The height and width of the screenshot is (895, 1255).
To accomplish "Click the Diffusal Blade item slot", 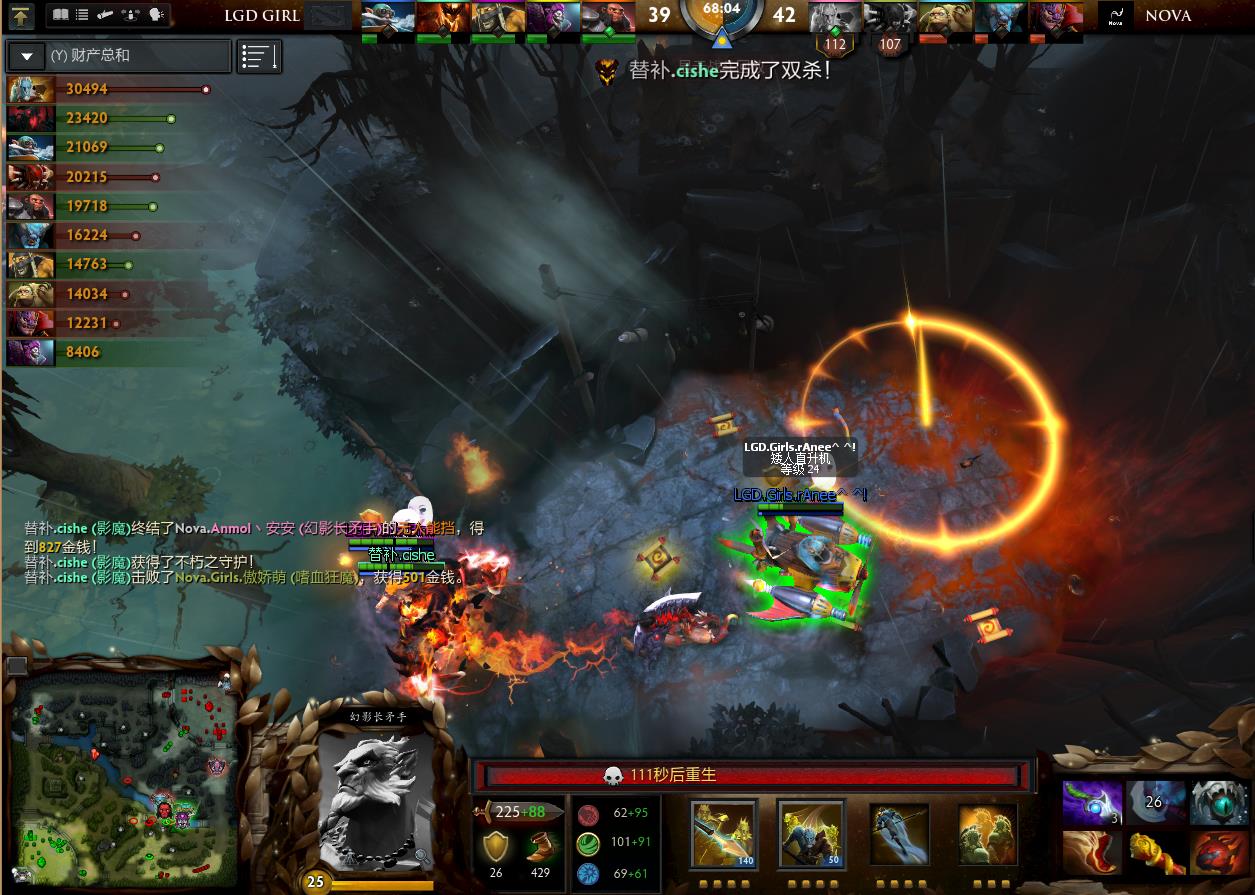I will tap(1091, 804).
